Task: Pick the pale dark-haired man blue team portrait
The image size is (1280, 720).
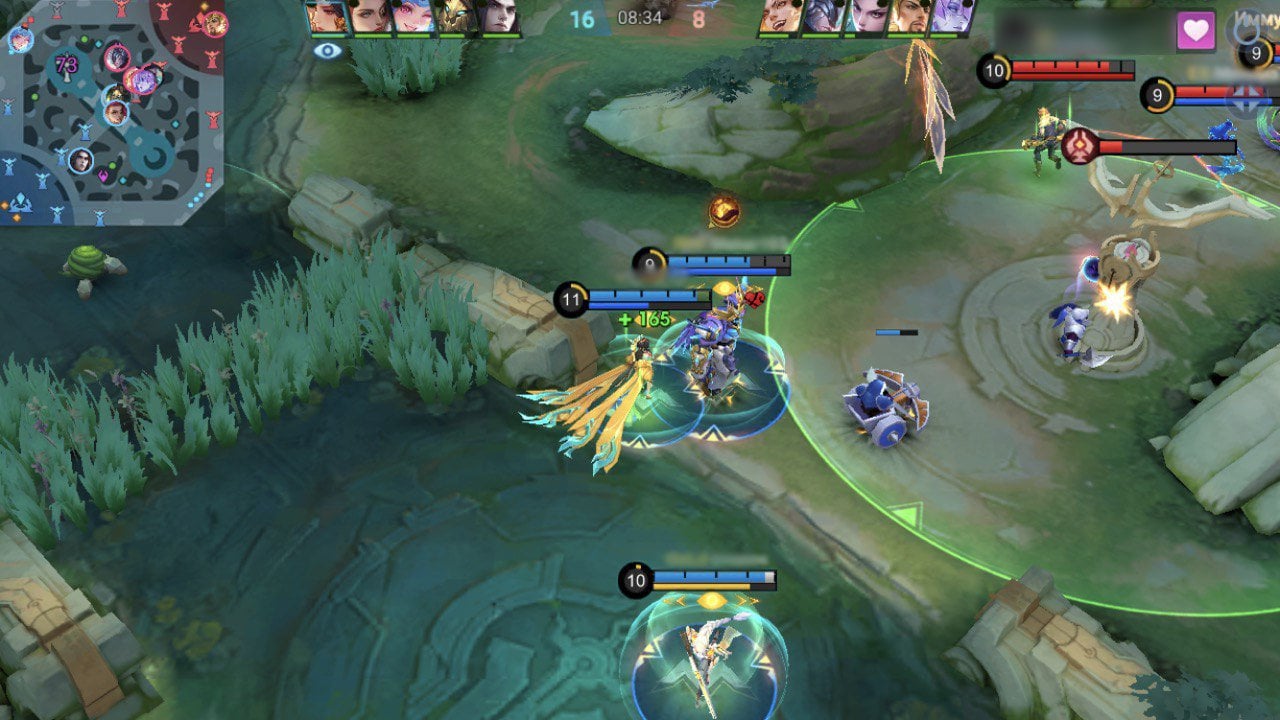Action: click(x=498, y=17)
